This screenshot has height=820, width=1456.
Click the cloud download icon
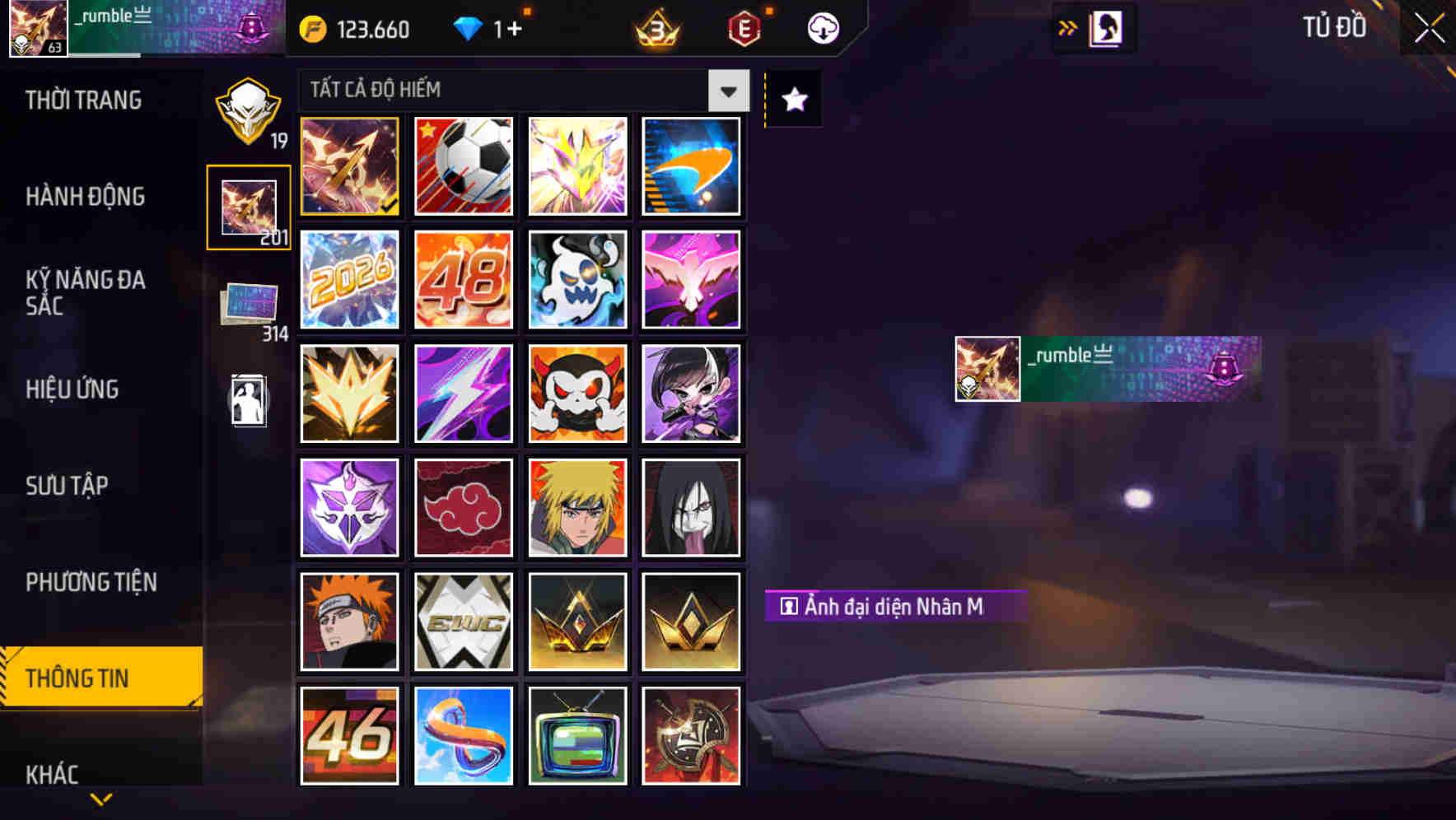pos(821,28)
